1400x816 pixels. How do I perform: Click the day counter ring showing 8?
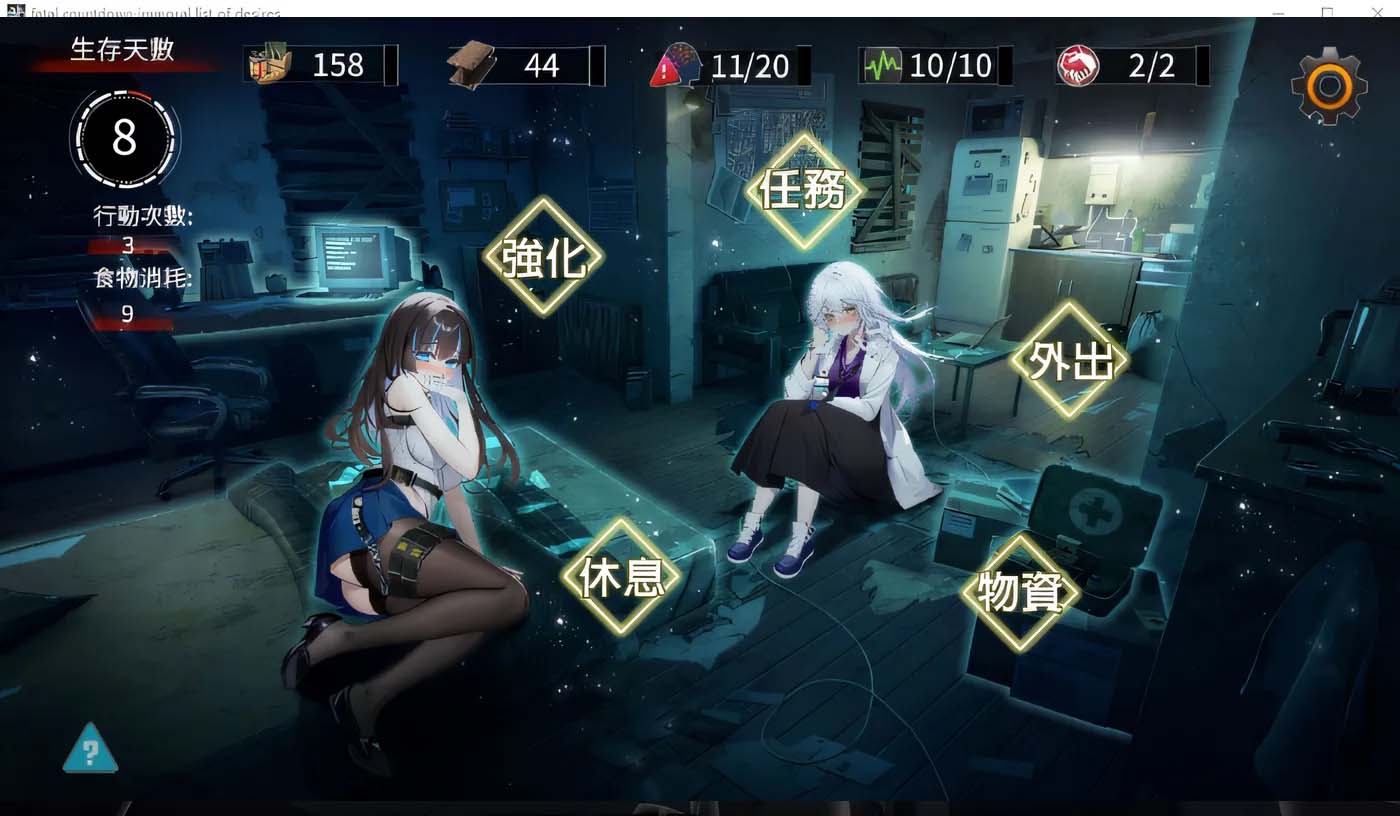coord(124,140)
